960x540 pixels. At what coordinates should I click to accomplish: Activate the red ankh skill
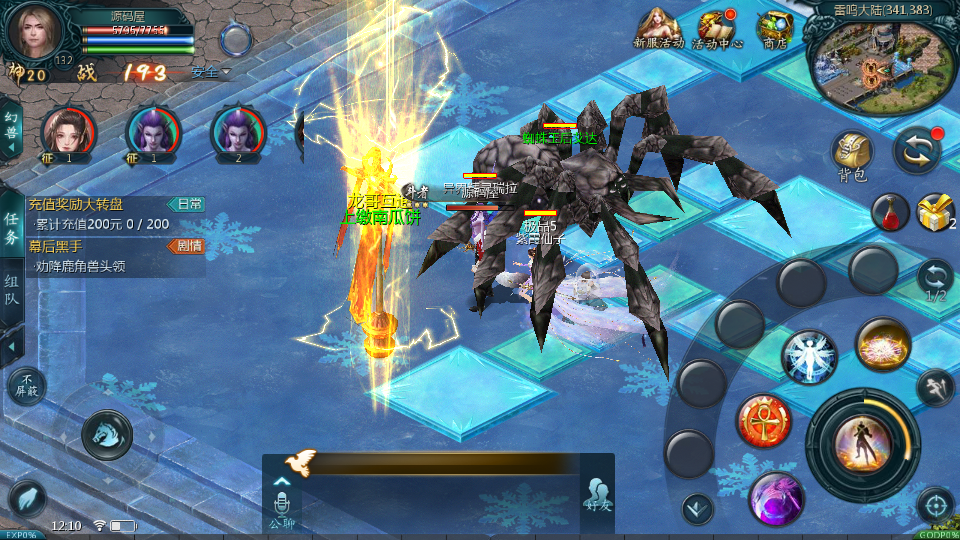coord(764,420)
